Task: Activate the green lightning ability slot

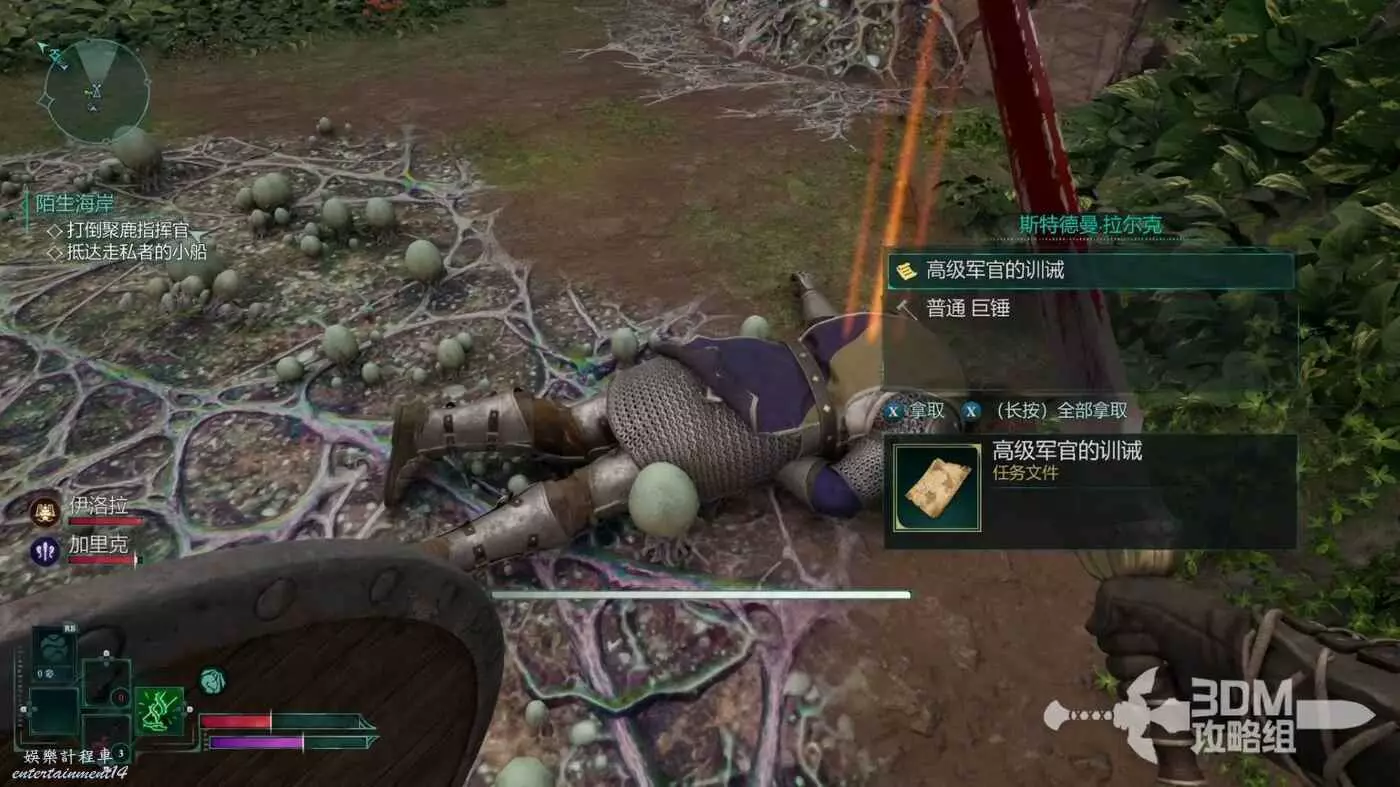Action: (x=160, y=711)
